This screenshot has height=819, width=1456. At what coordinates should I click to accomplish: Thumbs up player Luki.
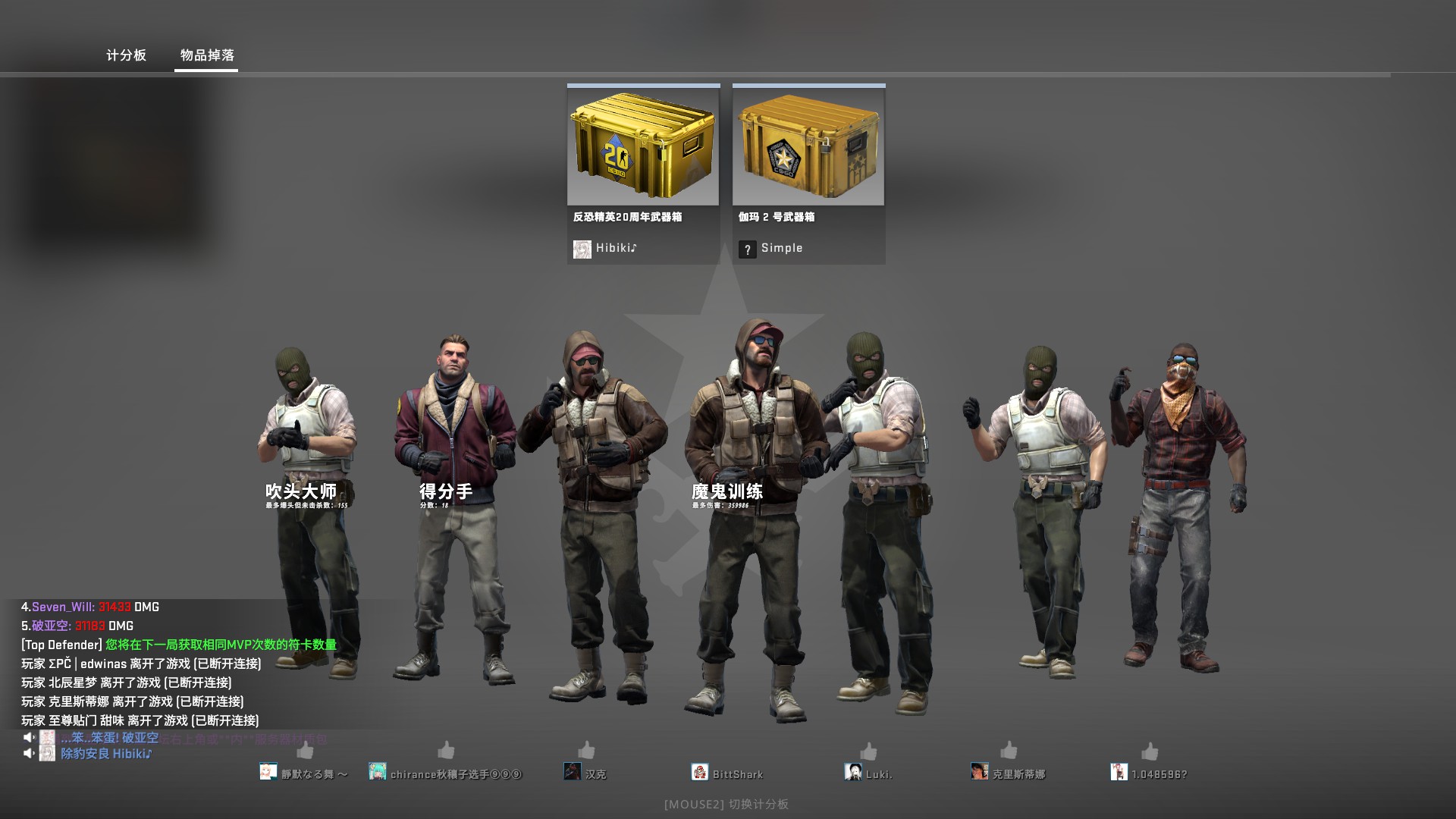(868, 750)
